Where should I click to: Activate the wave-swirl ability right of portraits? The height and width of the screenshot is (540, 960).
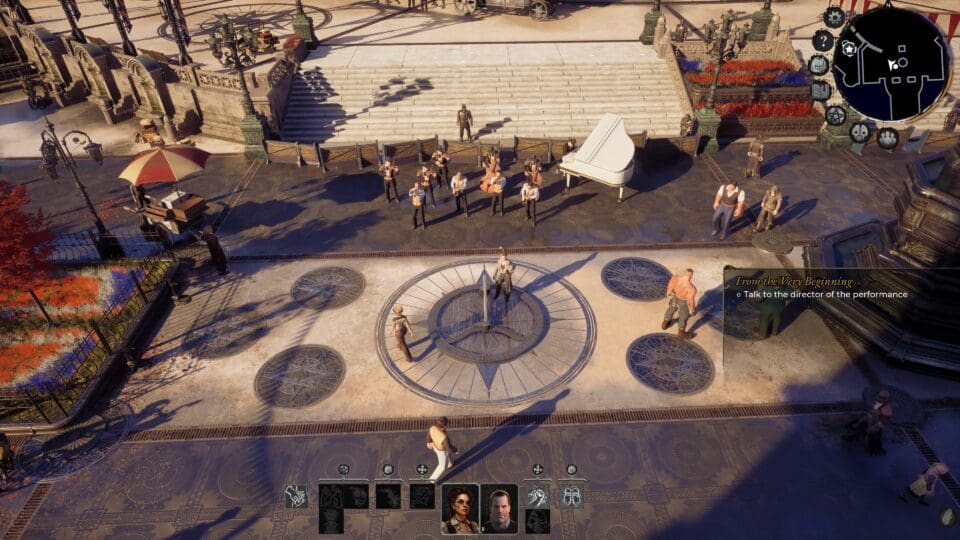pyautogui.click(x=538, y=496)
